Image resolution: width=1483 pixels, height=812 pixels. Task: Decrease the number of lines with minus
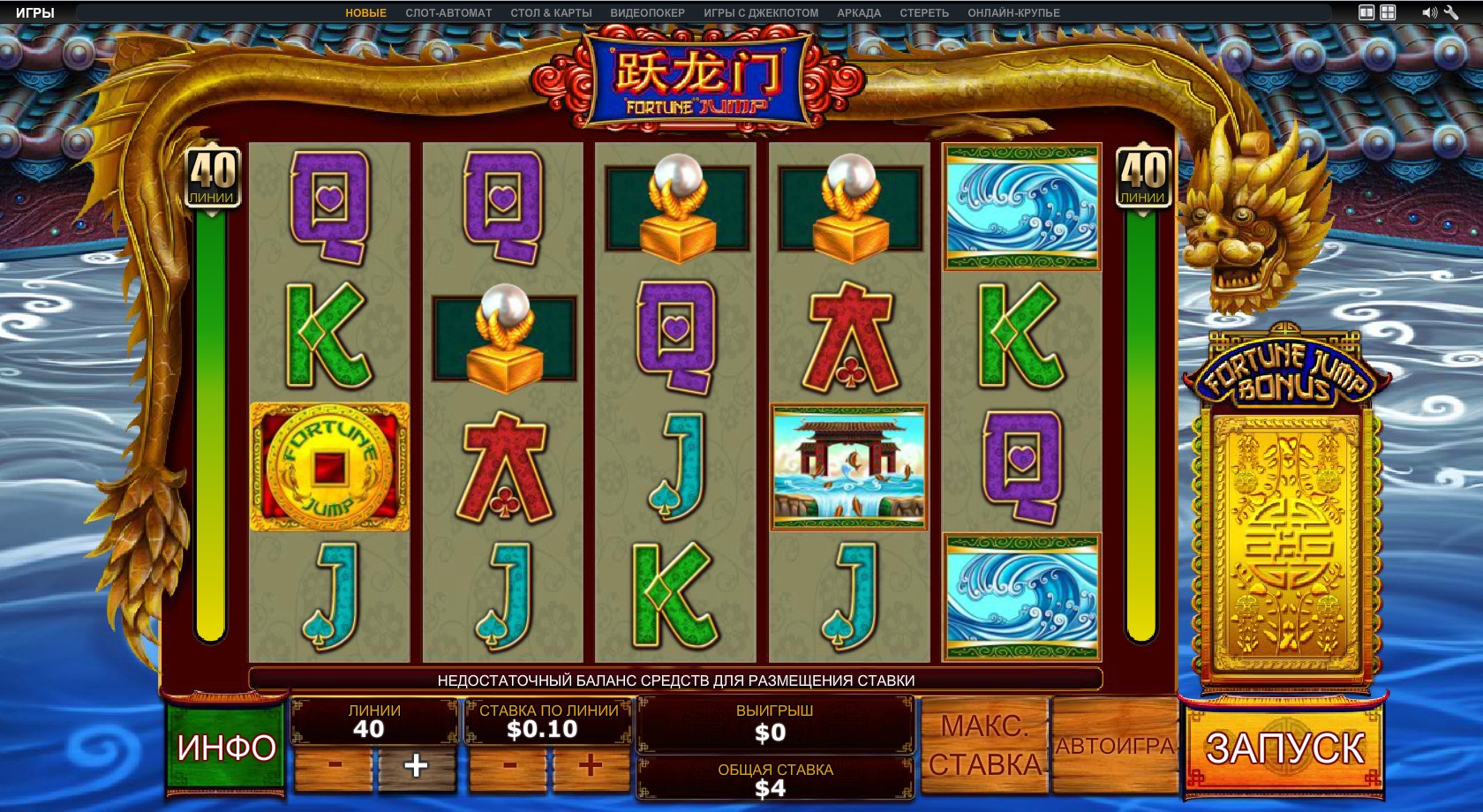335,765
